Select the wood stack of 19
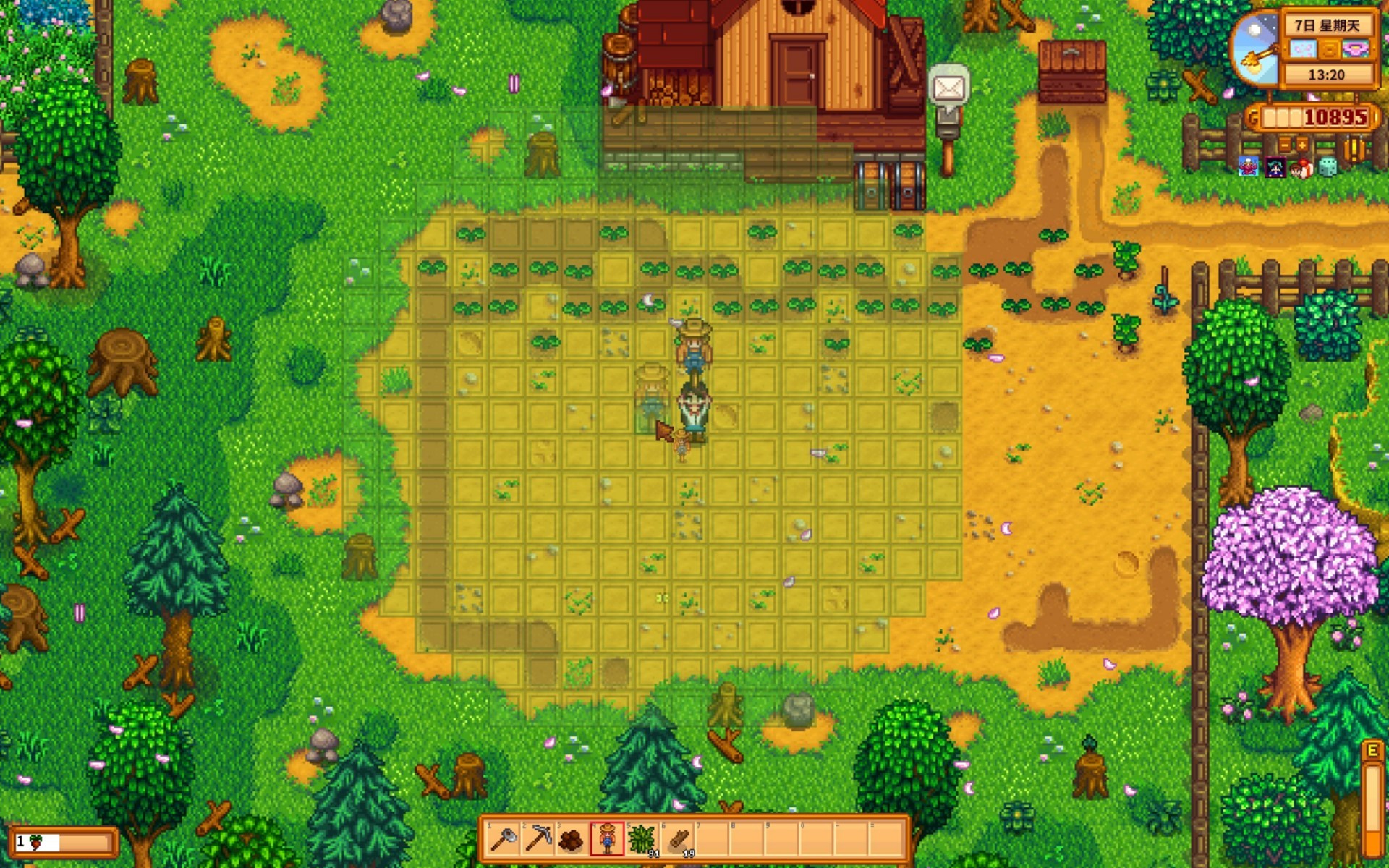 click(677, 839)
